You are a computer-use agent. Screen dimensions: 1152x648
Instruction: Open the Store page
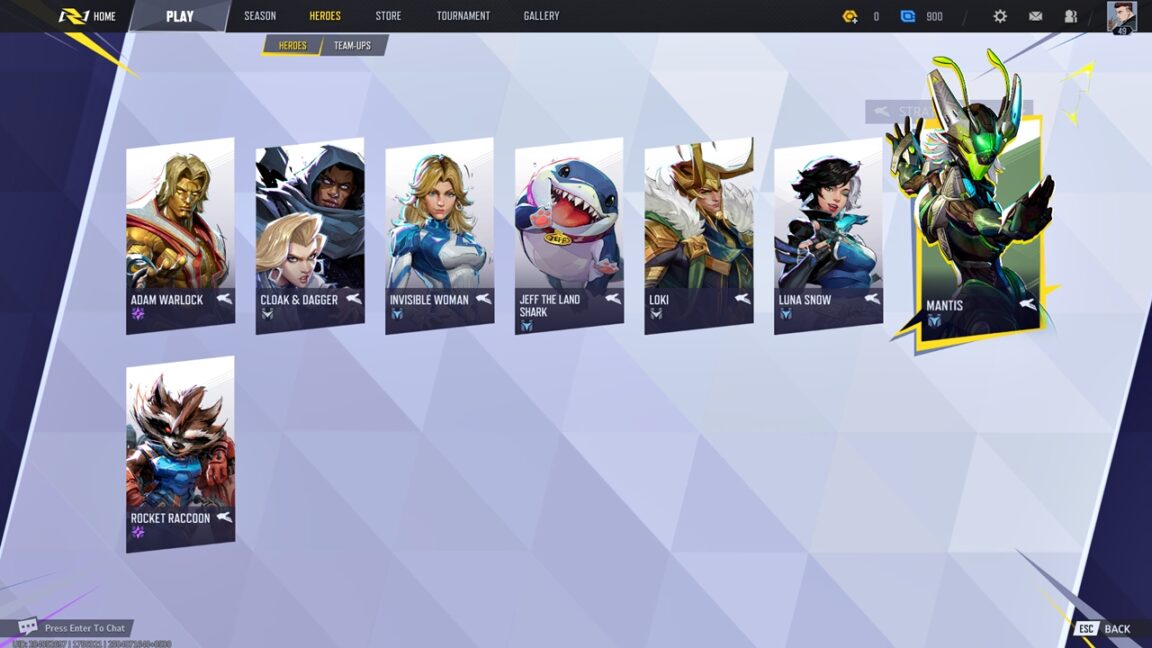tap(388, 16)
